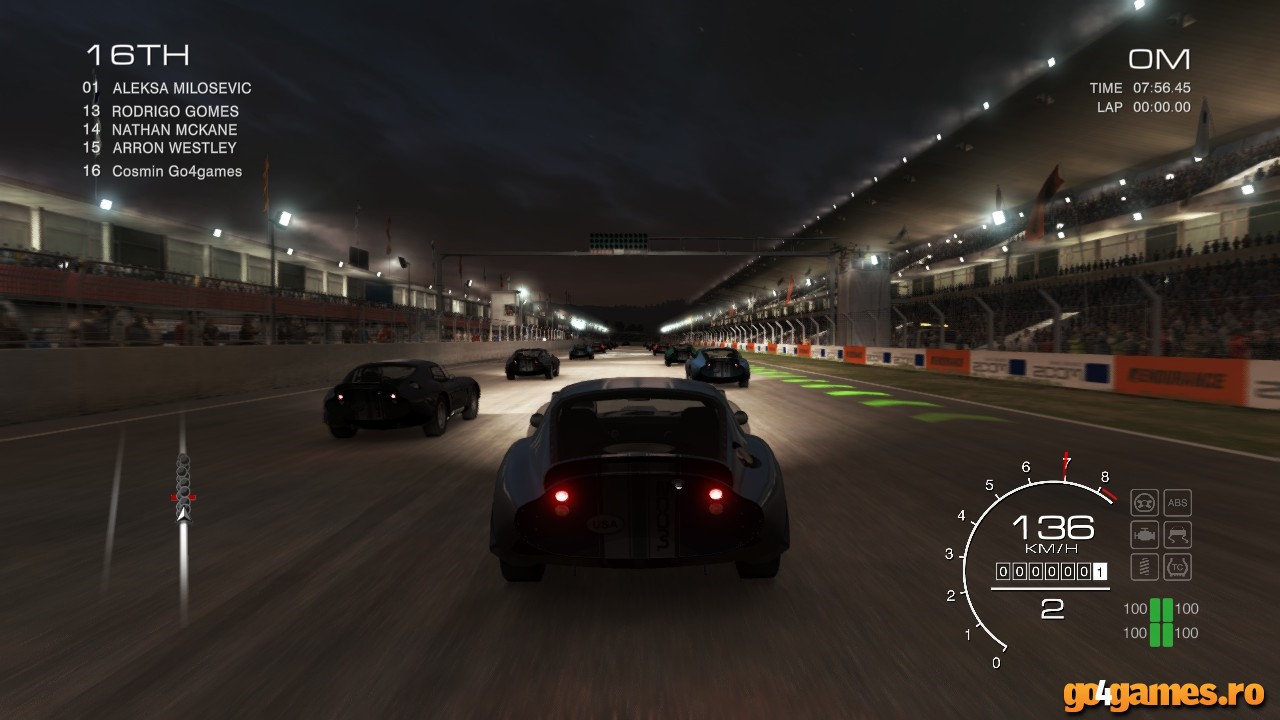Viewport: 1280px width, 720px height.
Task: Choose Arron Westley in the standings
Action: [160, 147]
